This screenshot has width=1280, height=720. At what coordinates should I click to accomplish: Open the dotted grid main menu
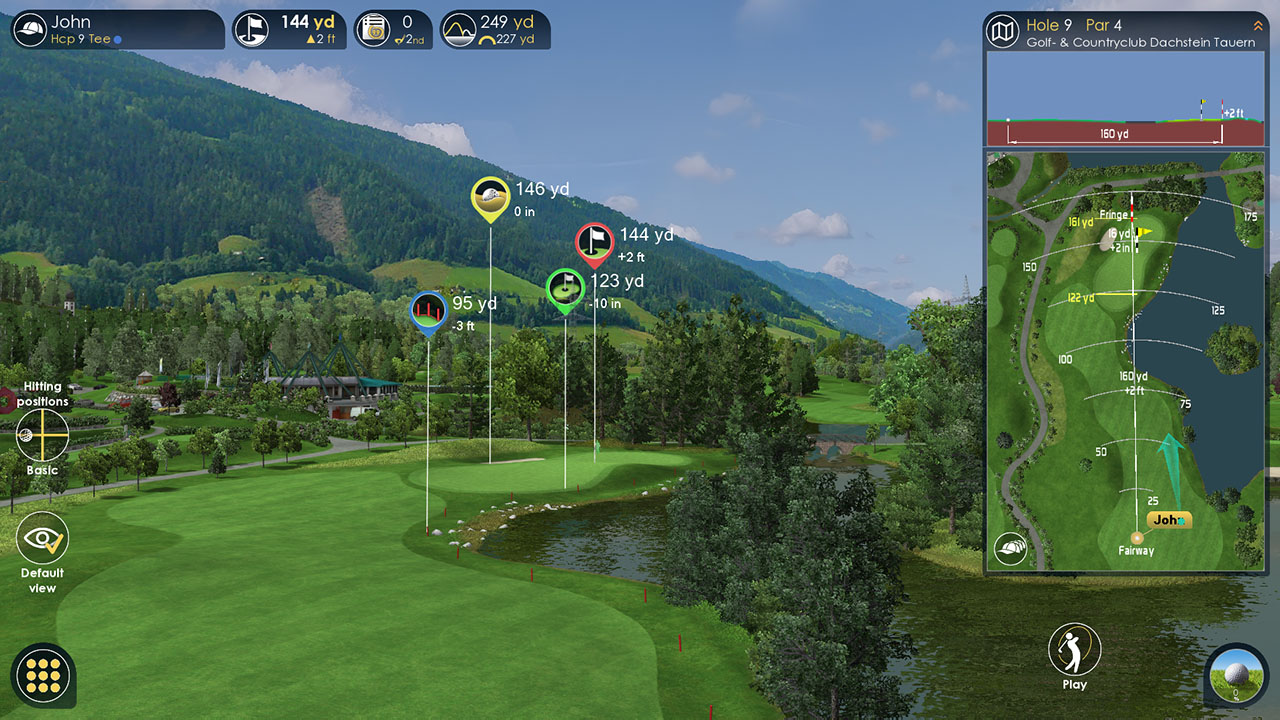tap(44, 676)
